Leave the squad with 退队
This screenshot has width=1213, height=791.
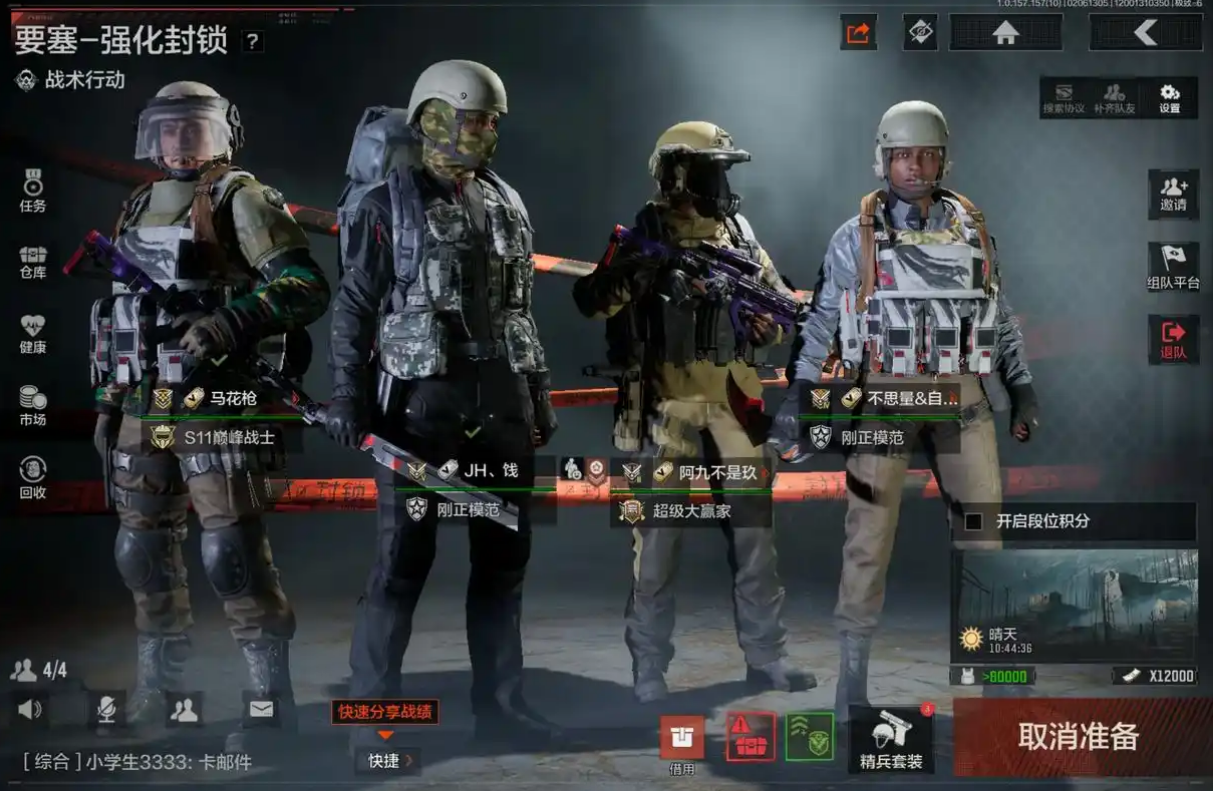click(1173, 340)
